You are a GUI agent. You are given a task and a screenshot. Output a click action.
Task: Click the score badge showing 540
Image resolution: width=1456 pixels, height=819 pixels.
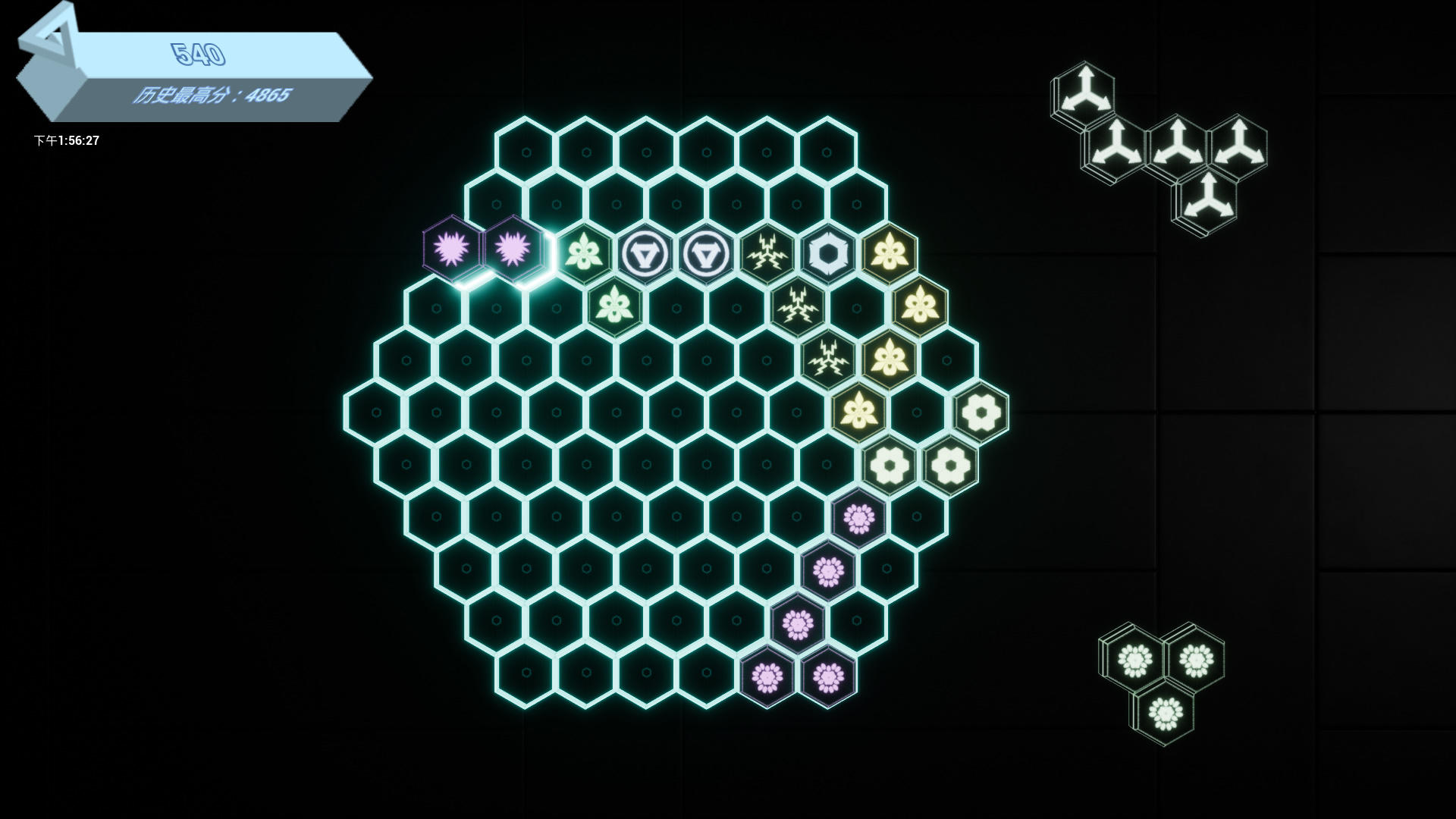point(197,53)
